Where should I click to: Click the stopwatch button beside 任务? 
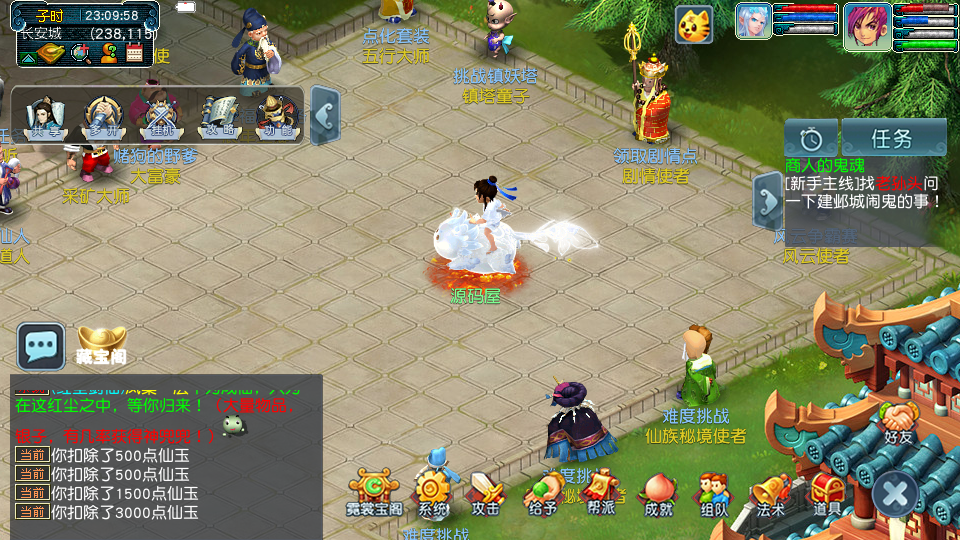[x=811, y=138]
